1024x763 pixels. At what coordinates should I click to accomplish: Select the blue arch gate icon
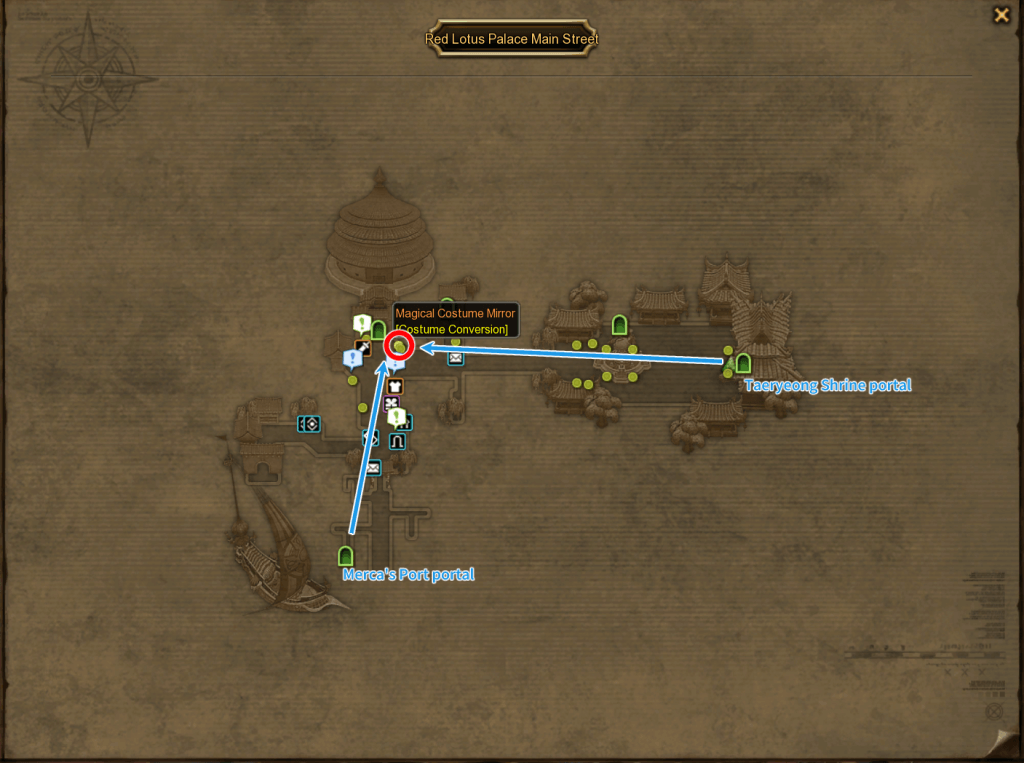coord(397,441)
